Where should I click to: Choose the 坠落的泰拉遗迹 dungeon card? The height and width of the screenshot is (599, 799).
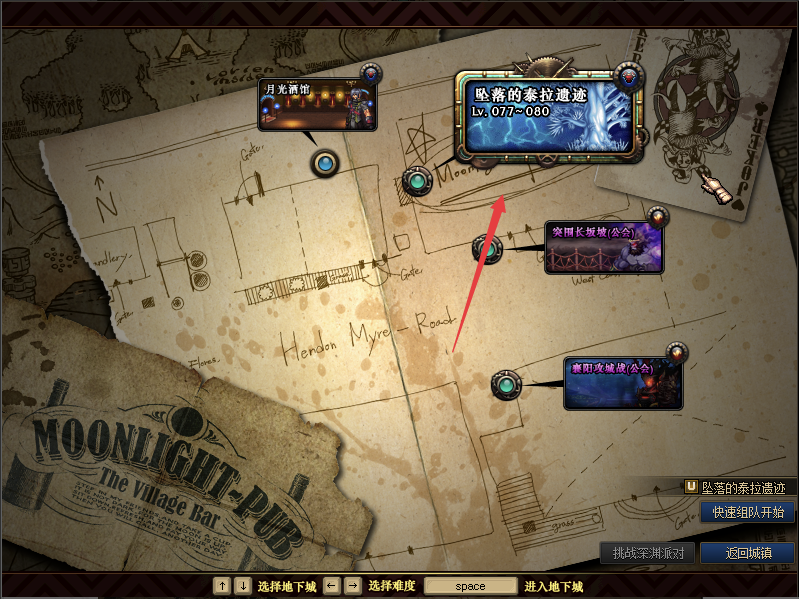coord(549,117)
